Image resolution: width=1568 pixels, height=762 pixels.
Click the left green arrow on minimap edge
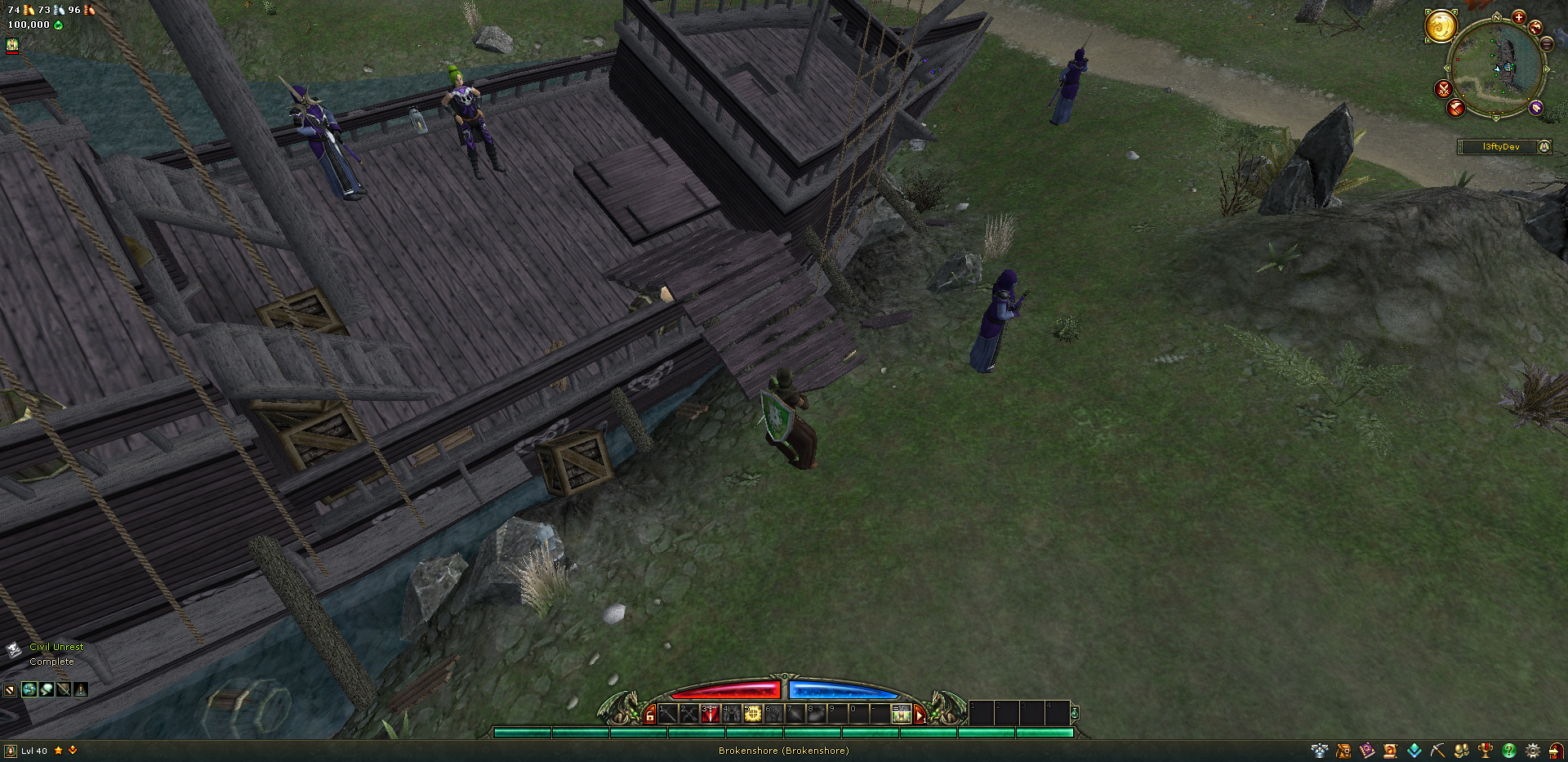pos(1447,68)
